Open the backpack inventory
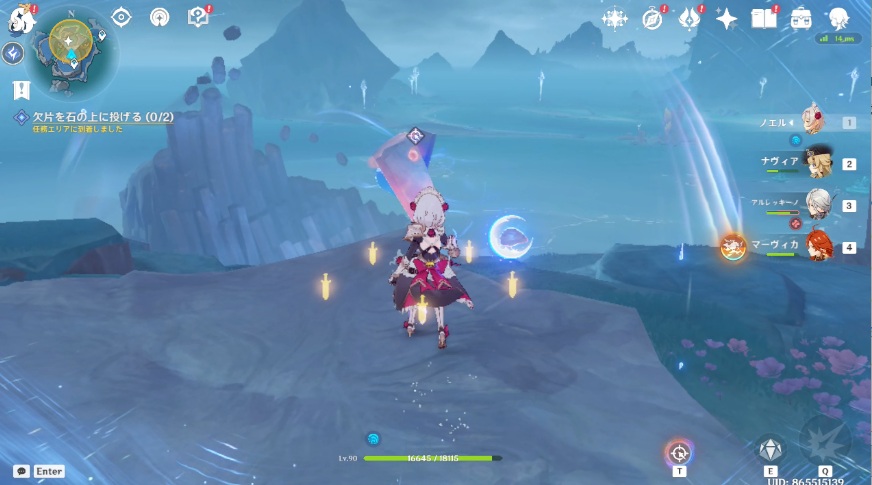Screen dimensions: 872x485 click(801, 19)
